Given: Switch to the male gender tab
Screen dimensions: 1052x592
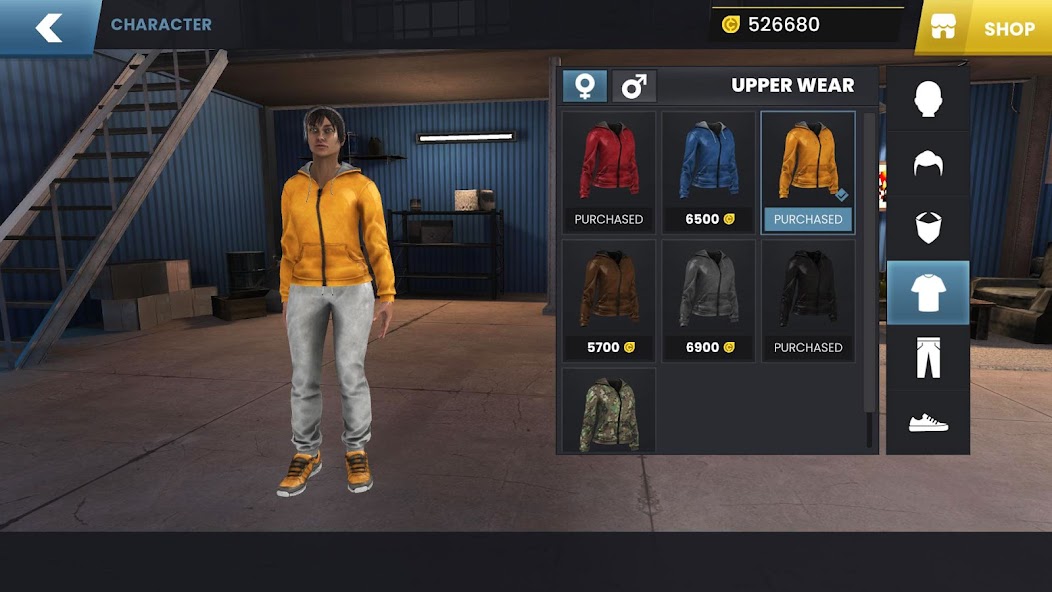Looking at the screenshot, I should pyautogui.click(x=634, y=86).
